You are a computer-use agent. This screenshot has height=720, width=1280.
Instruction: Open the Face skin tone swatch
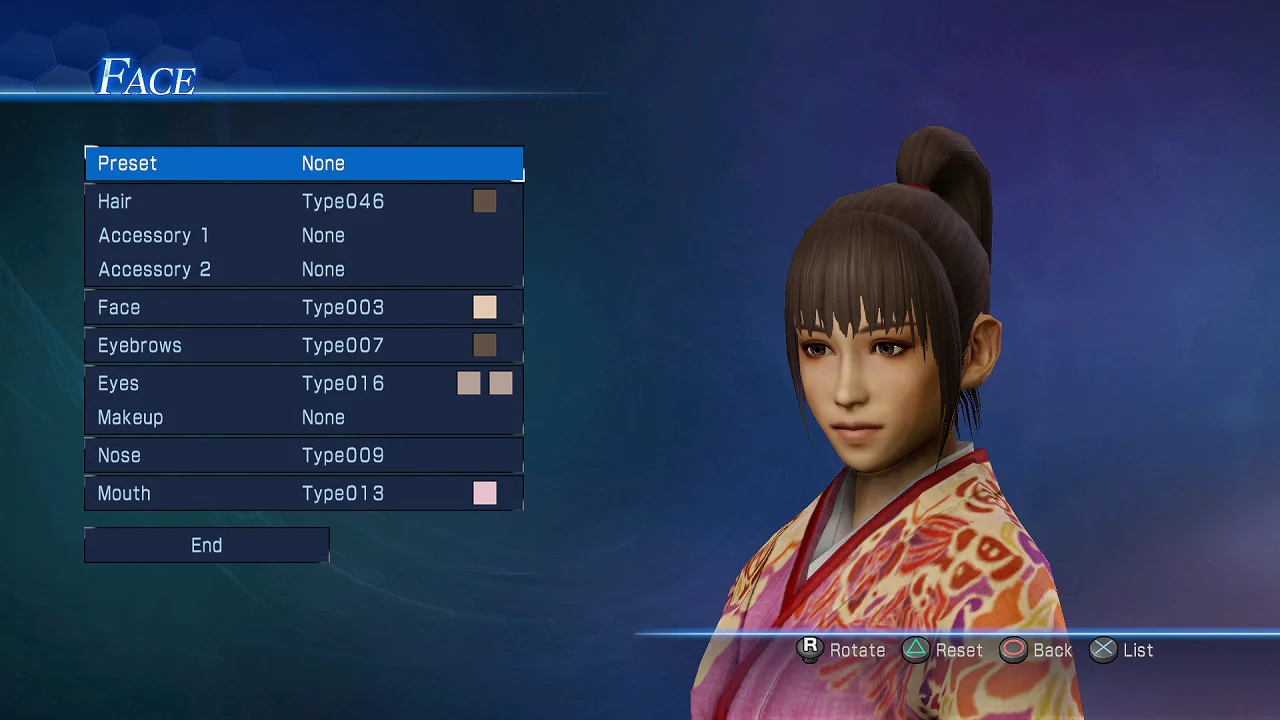pyautogui.click(x=485, y=307)
